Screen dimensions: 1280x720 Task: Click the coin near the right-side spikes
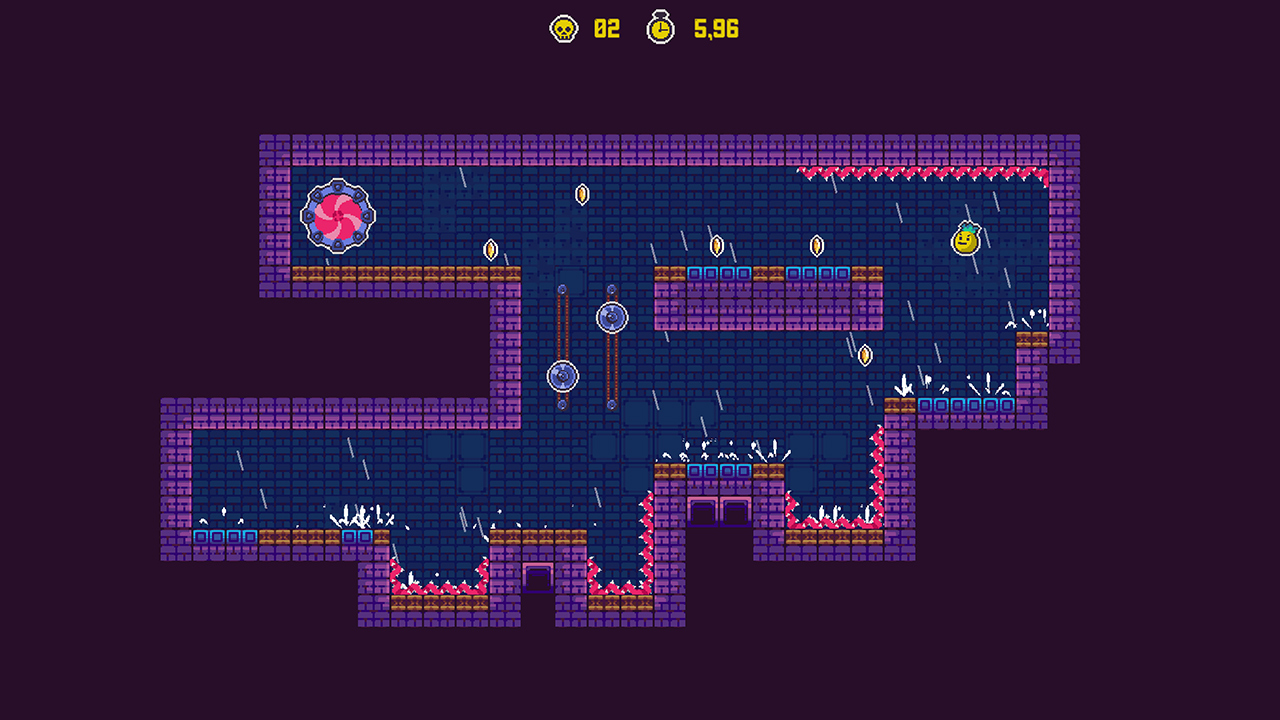864,355
